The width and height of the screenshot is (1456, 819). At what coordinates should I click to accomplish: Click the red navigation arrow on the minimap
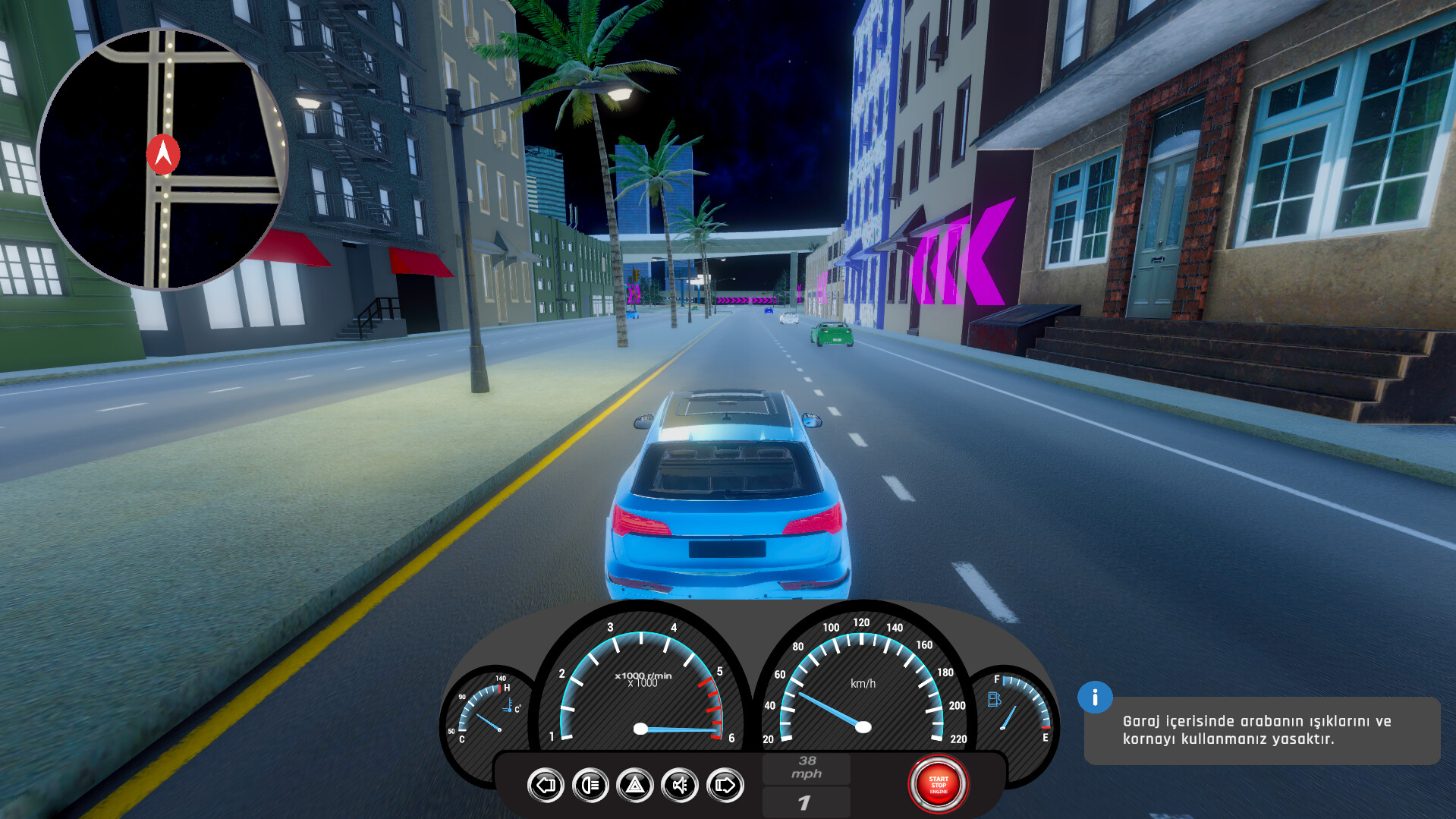click(162, 151)
